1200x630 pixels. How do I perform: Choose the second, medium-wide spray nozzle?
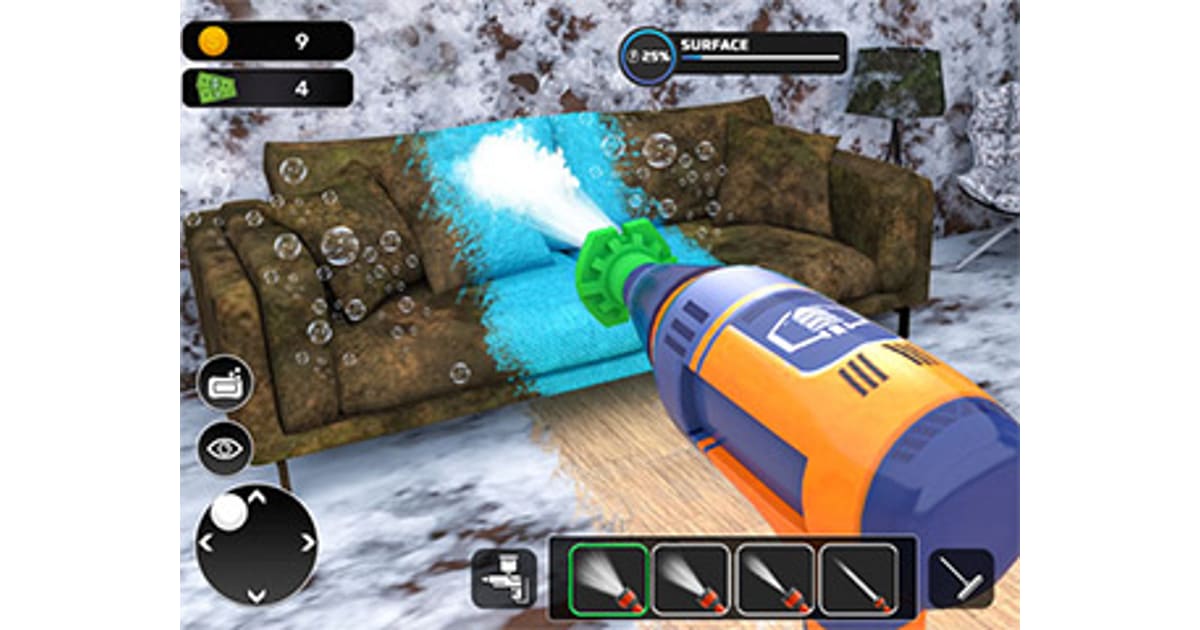pos(693,579)
